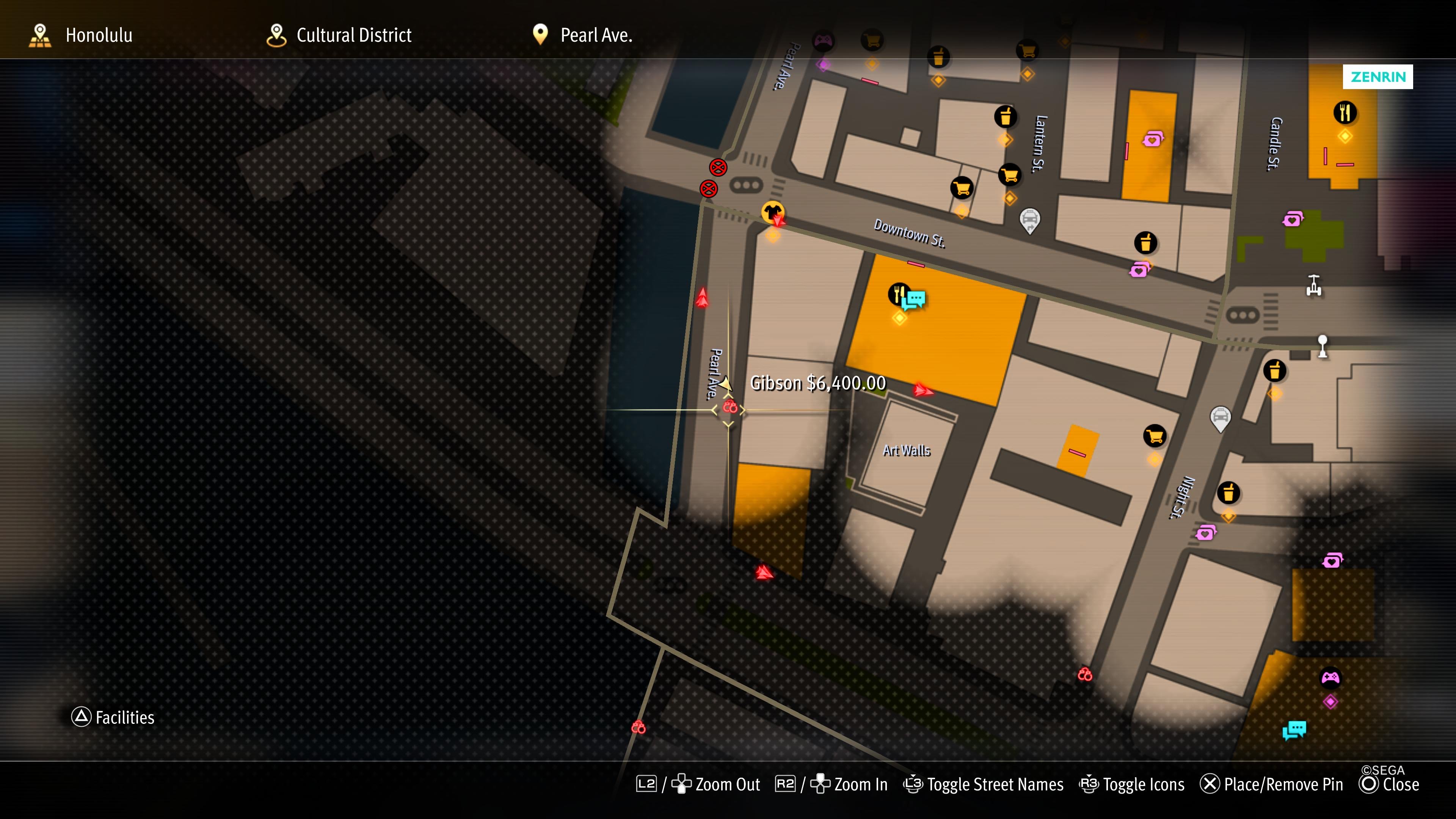Pick the drink cup marker beside Lantern St.
The width and height of the screenshot is (1456, 819).
pos(1005,117)
